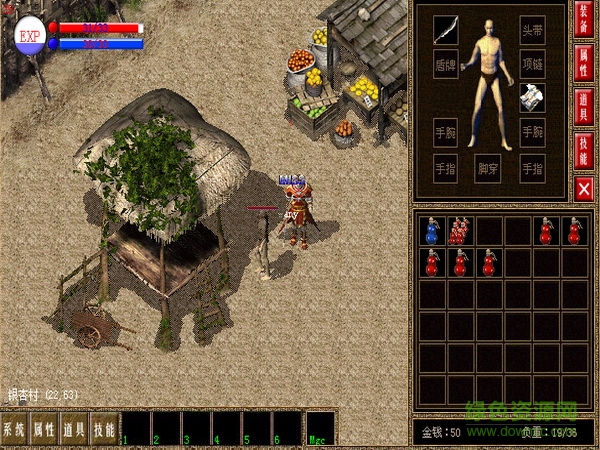Select the blue mana potion in inventory

[x=432, y=231]
